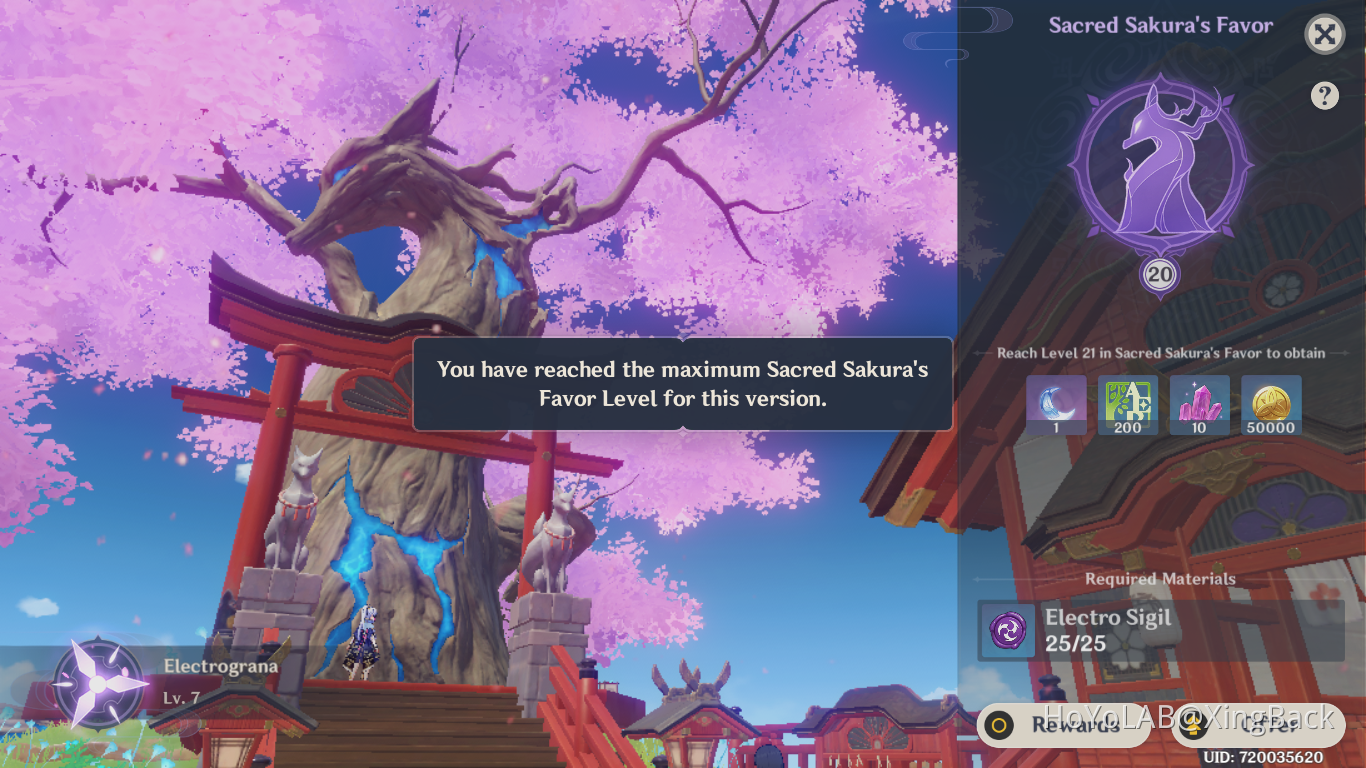Select the 50000 Mora coin icon

tap(1270, 405)
